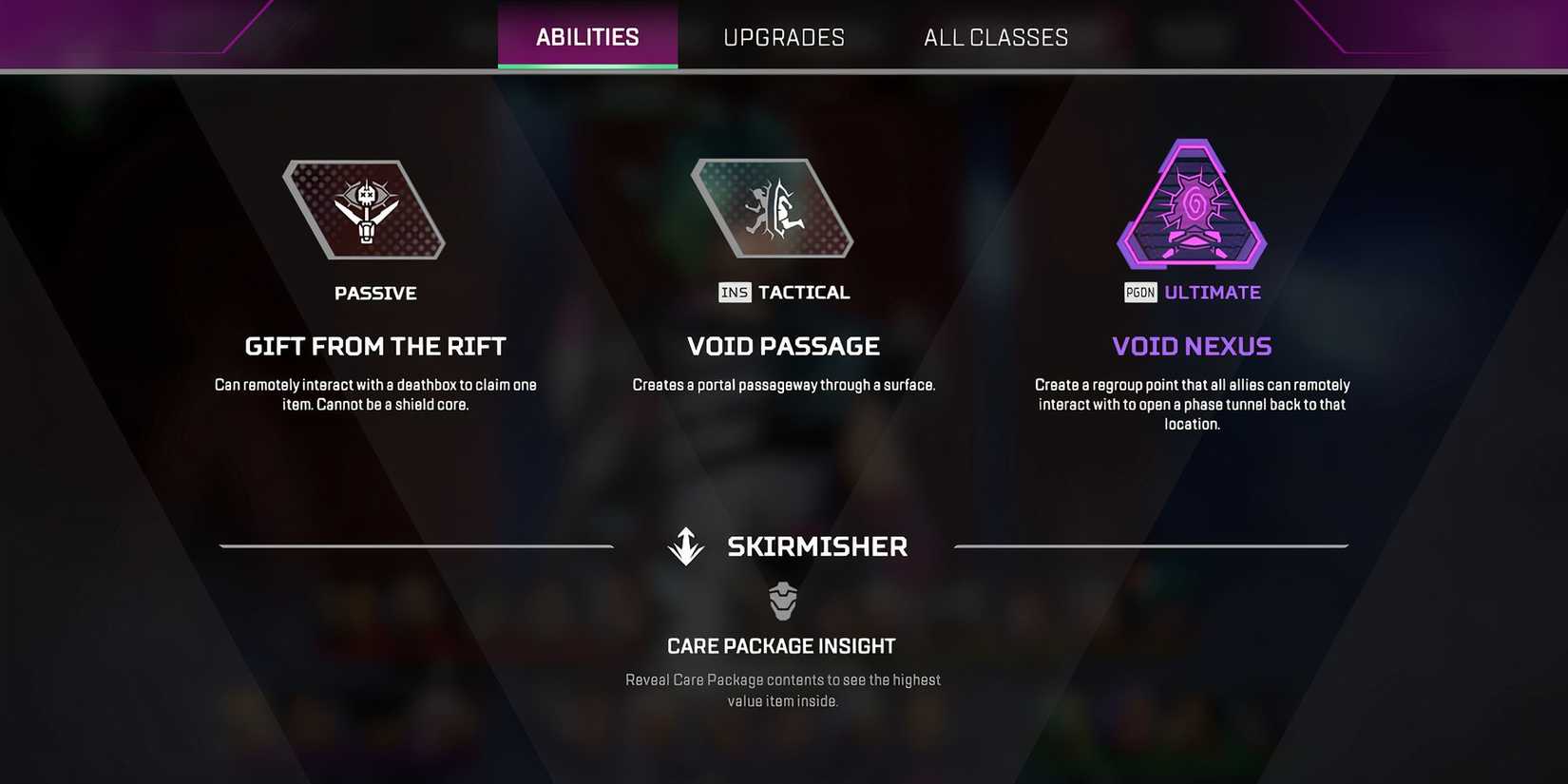Click the Void Passage tactical ability icon
This screenshot has height=784, width=1568.
(773, 208)
